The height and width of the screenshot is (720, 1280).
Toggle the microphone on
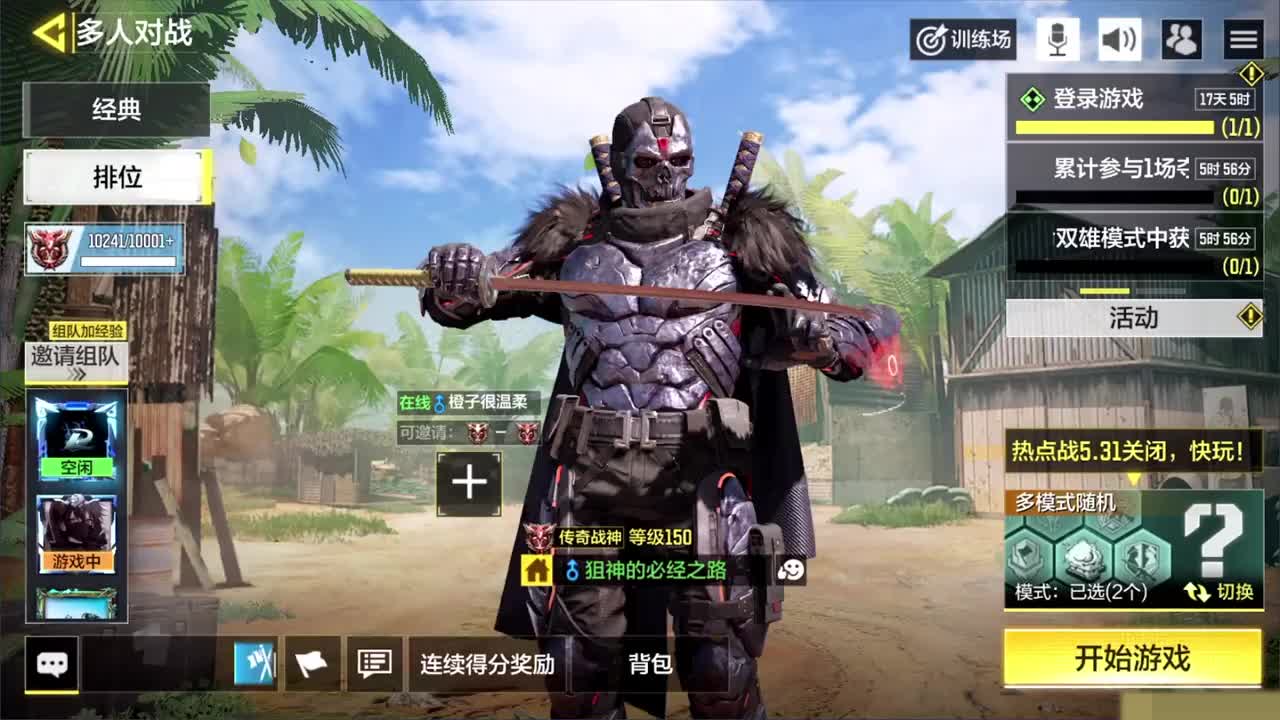pos(1057,40)
